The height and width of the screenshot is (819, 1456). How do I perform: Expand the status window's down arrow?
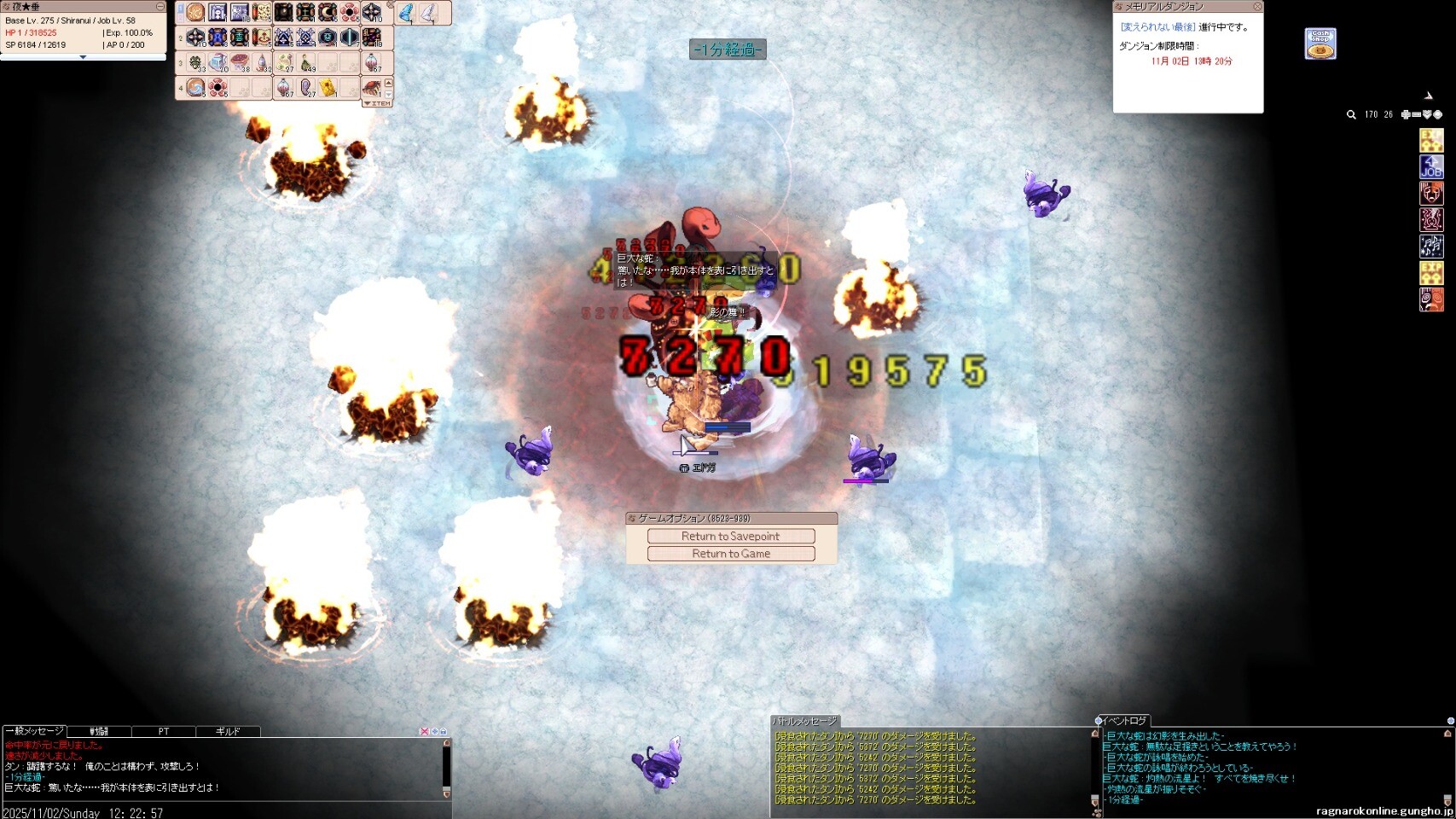83,57
